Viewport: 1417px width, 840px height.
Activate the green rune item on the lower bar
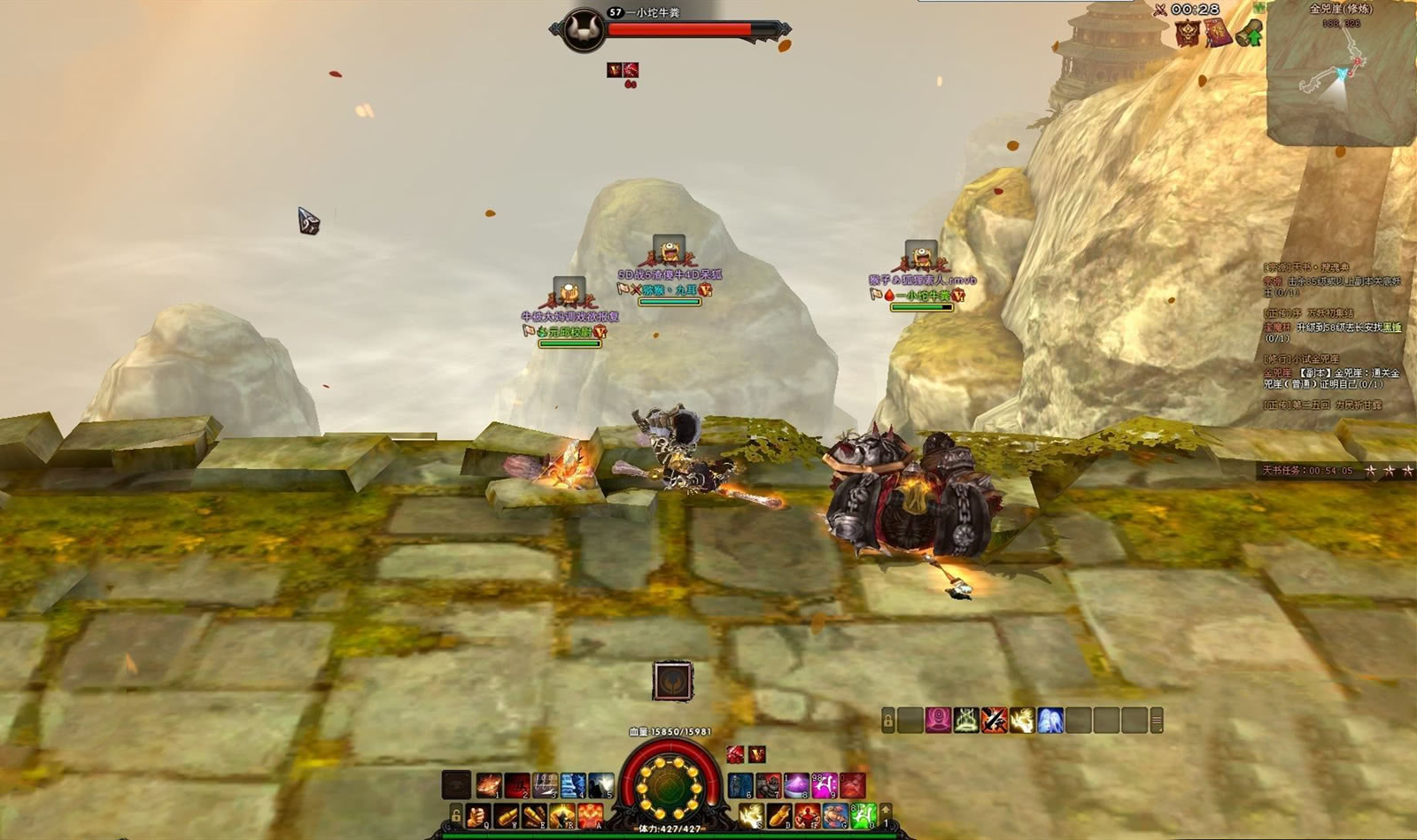[x=863, y=815]
